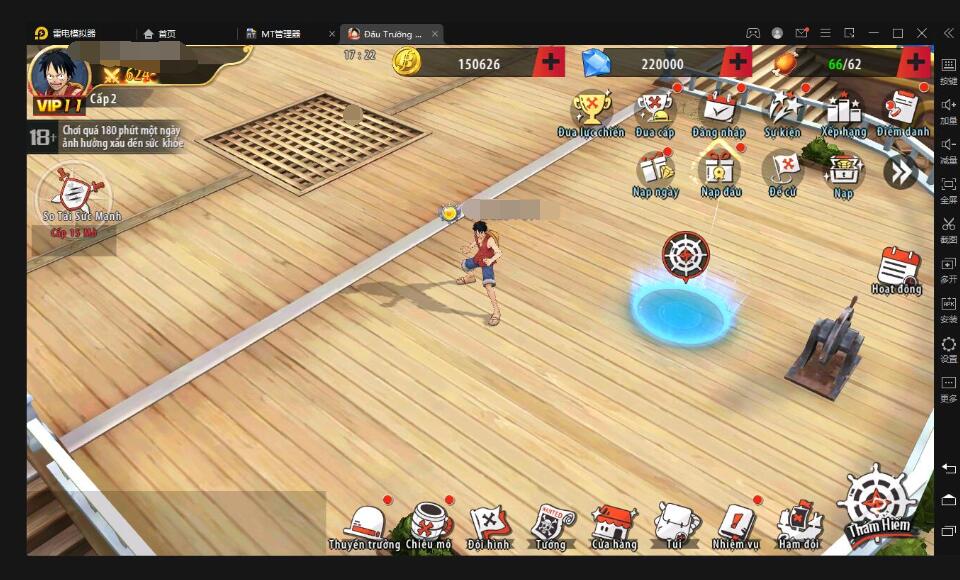This screenshot has width=960, height=580.
Task: Open the Tướng wanted poster menu
Action: coord(550,522)
